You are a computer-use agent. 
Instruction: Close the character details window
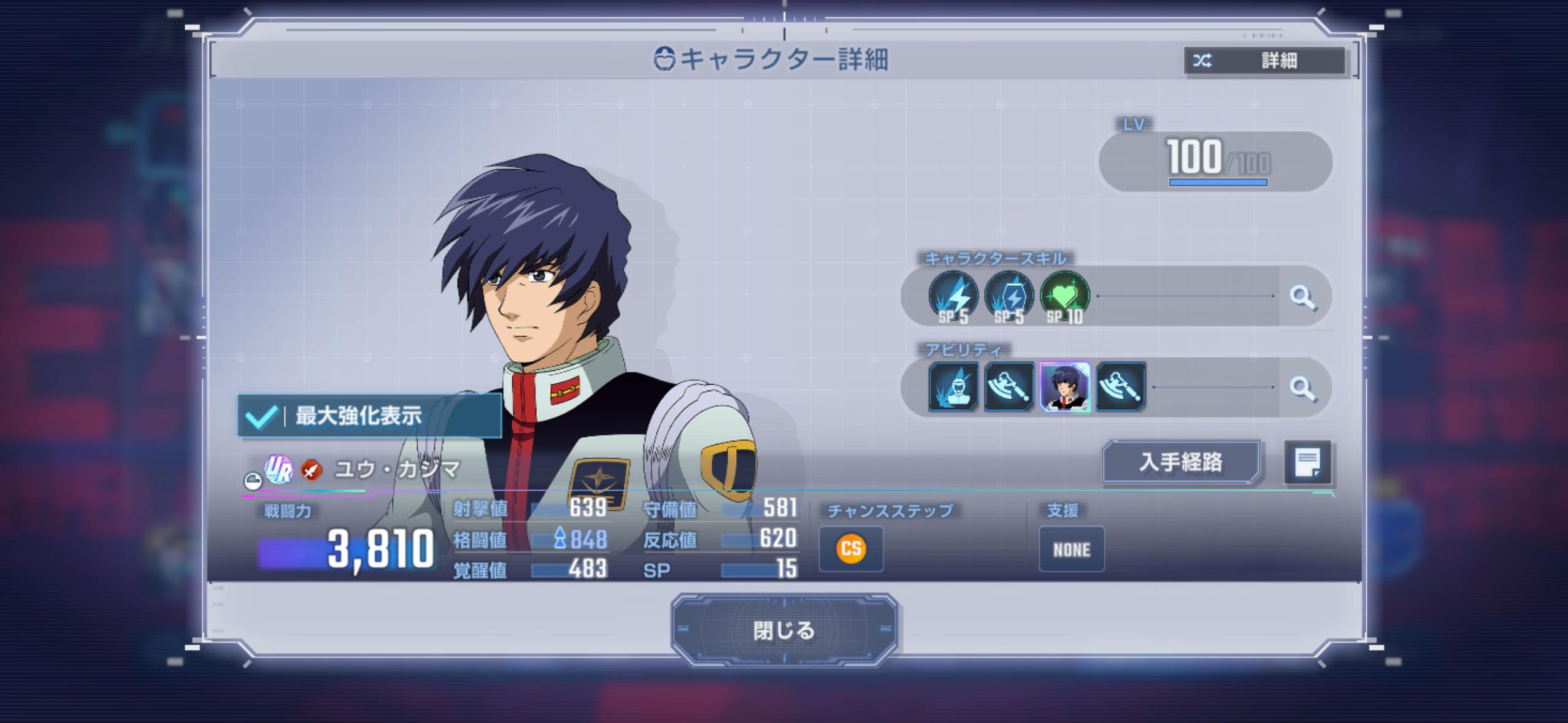click(x=783, y=630)
